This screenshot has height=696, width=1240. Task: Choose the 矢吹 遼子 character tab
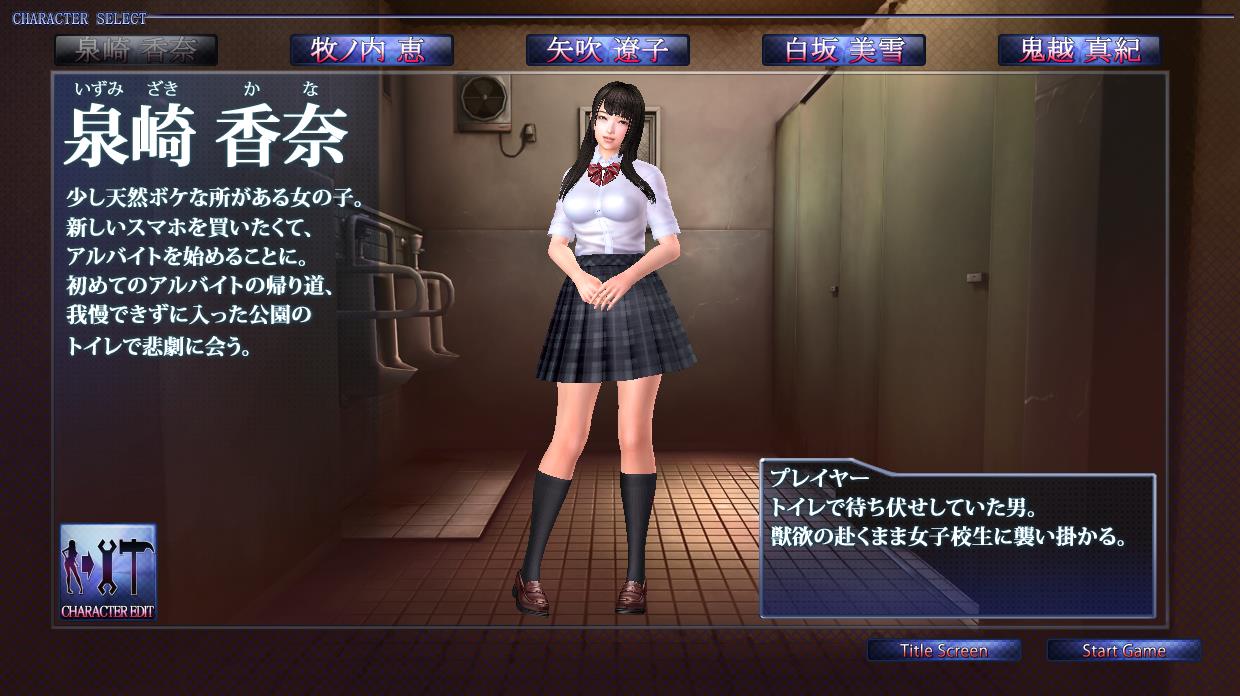click(607, 50)
